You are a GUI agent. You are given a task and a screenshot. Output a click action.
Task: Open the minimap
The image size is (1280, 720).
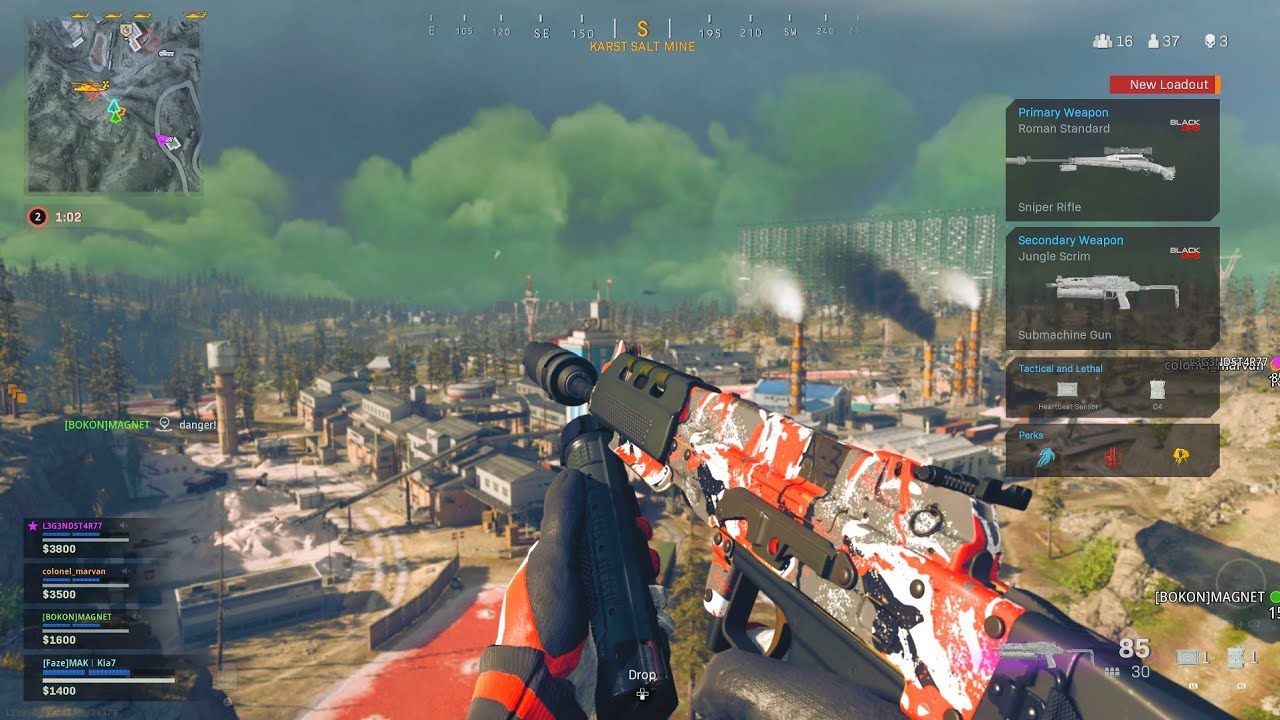point(113,104)
